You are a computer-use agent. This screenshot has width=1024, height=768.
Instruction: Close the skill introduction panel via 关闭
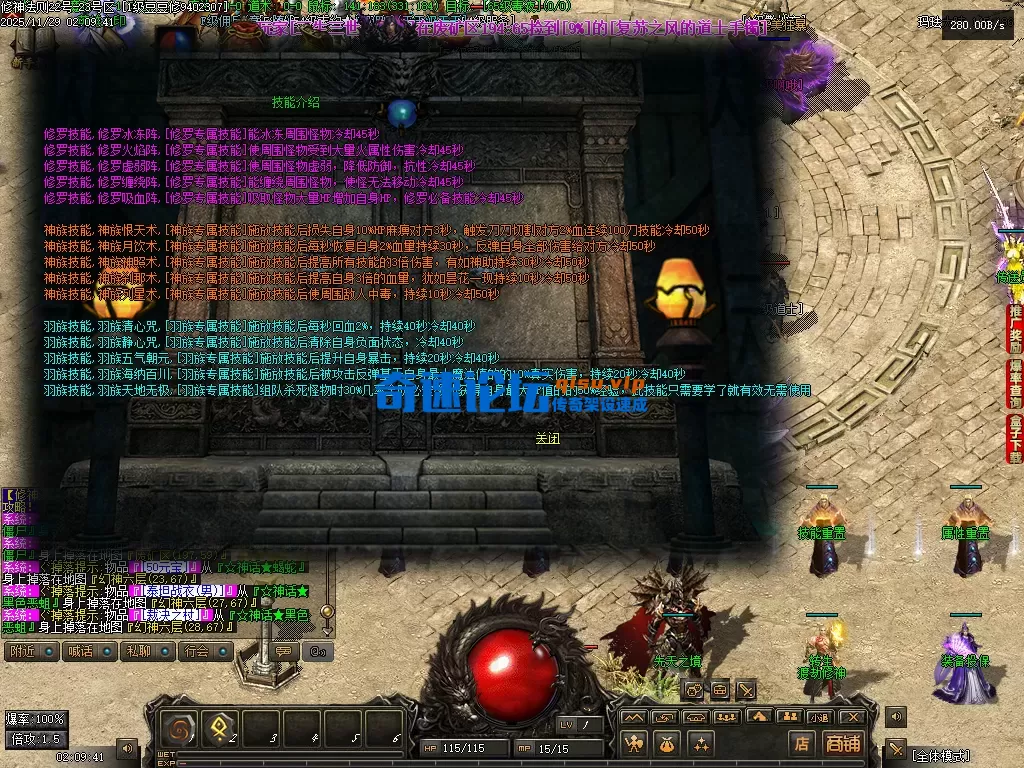547,438
